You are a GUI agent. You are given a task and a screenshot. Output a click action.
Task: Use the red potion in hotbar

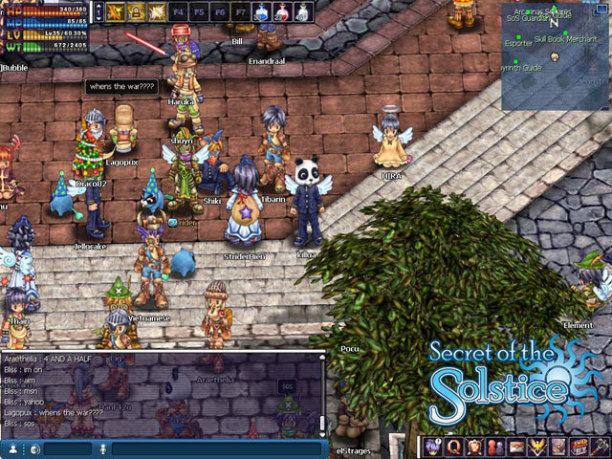283,12
